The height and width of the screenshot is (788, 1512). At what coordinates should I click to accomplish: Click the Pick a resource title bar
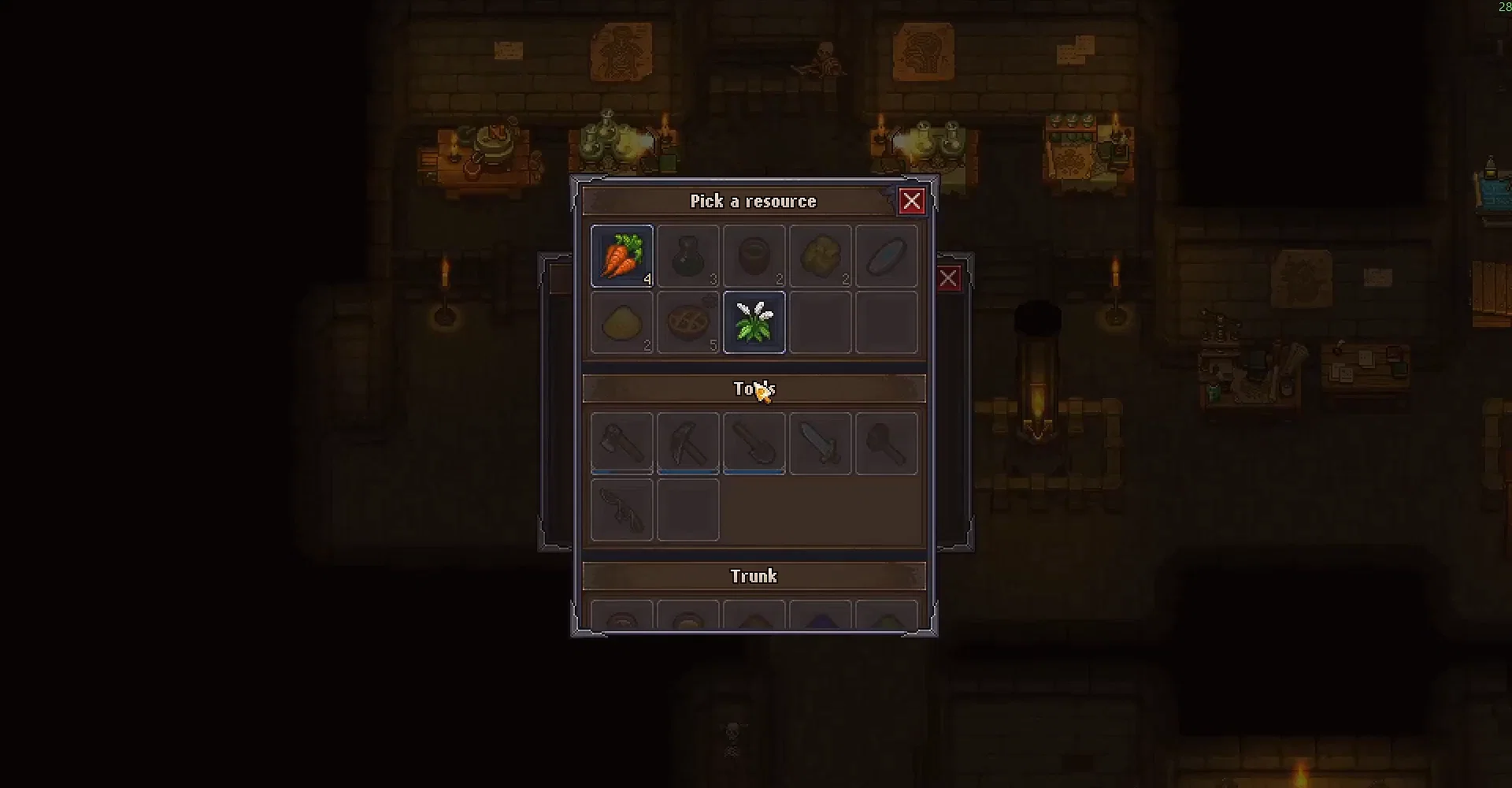(x=754, y=201)
